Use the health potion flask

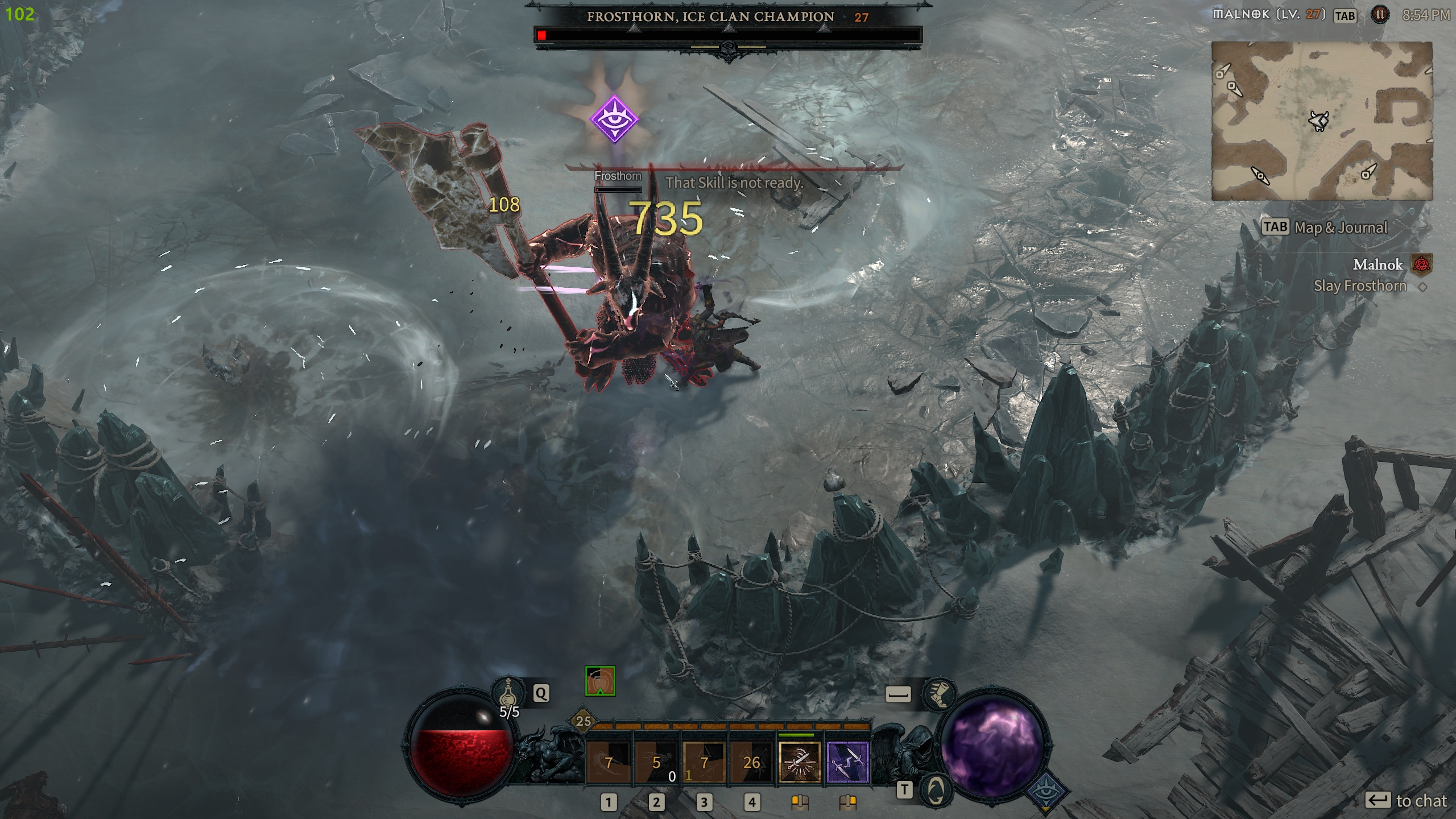click(x=508, y=692)
